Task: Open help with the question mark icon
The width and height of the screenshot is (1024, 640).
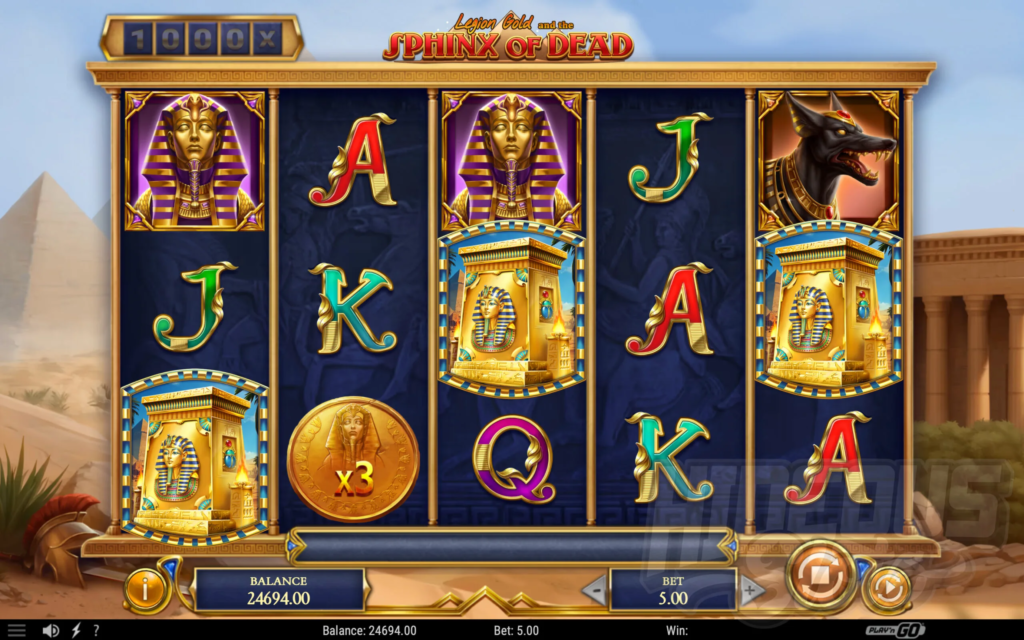Action: [x=96, y=631]
